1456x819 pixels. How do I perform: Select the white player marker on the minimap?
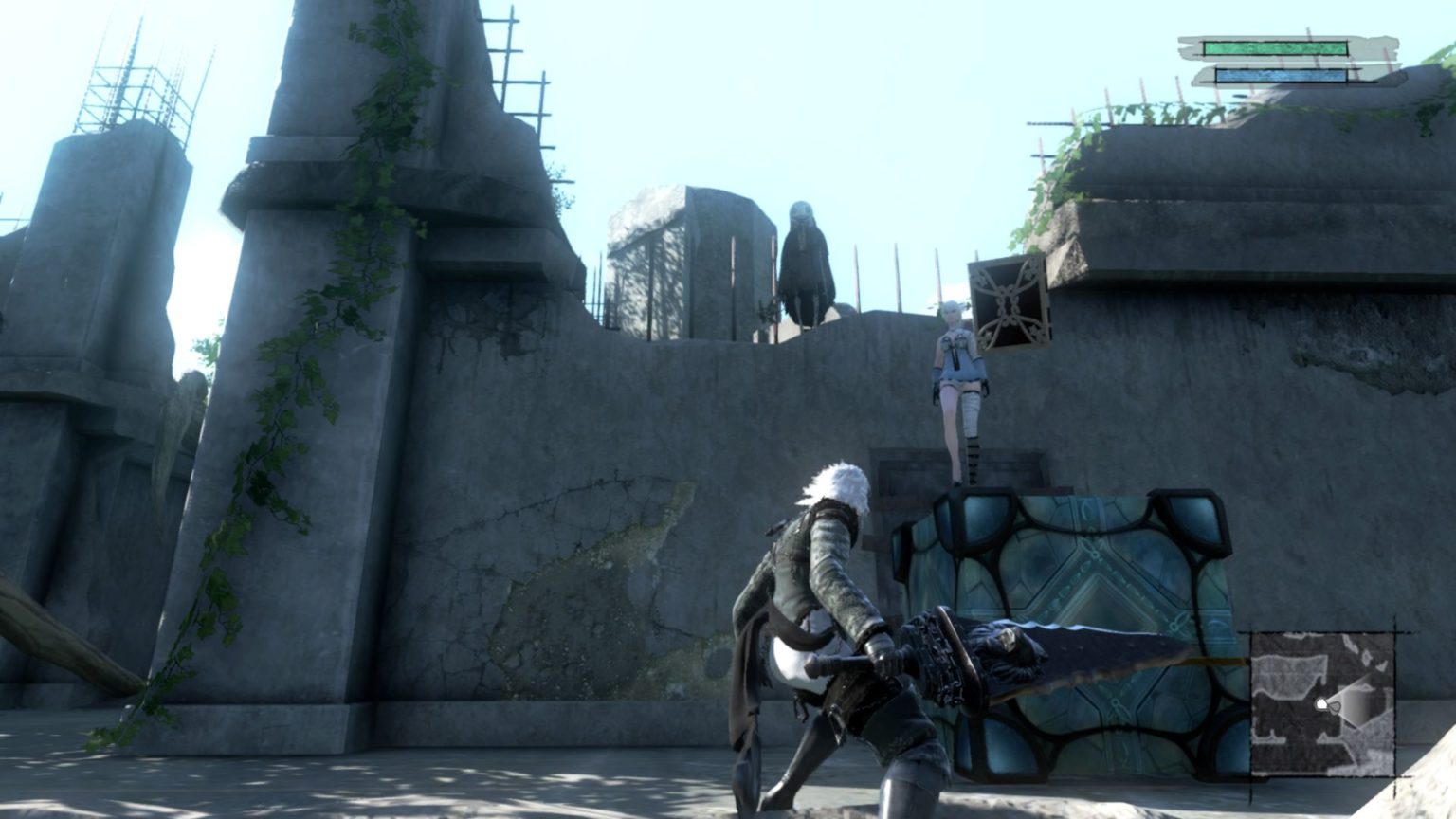coord(1321,703)
